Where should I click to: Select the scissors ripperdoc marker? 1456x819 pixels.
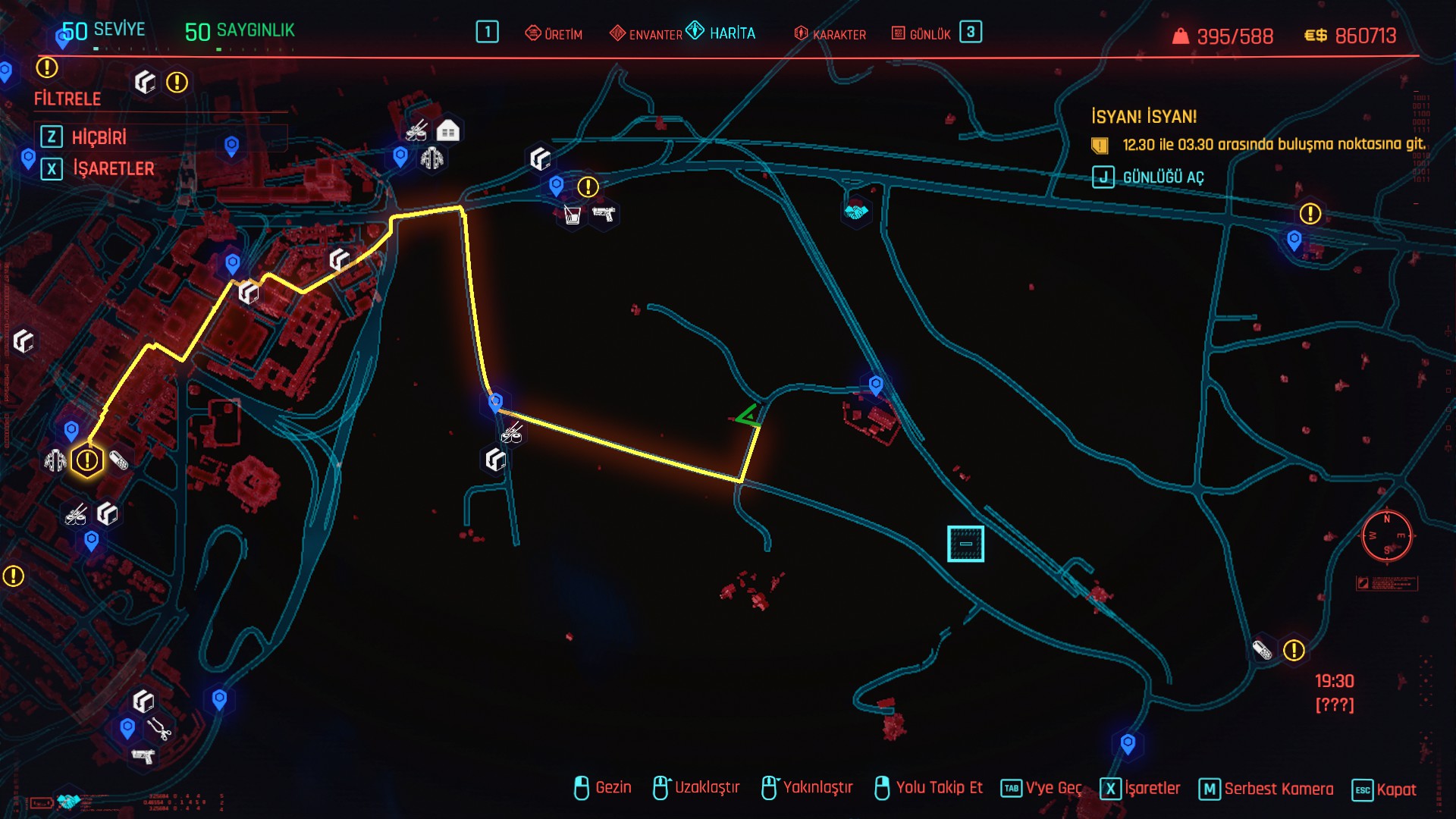[x=158, y=729]
